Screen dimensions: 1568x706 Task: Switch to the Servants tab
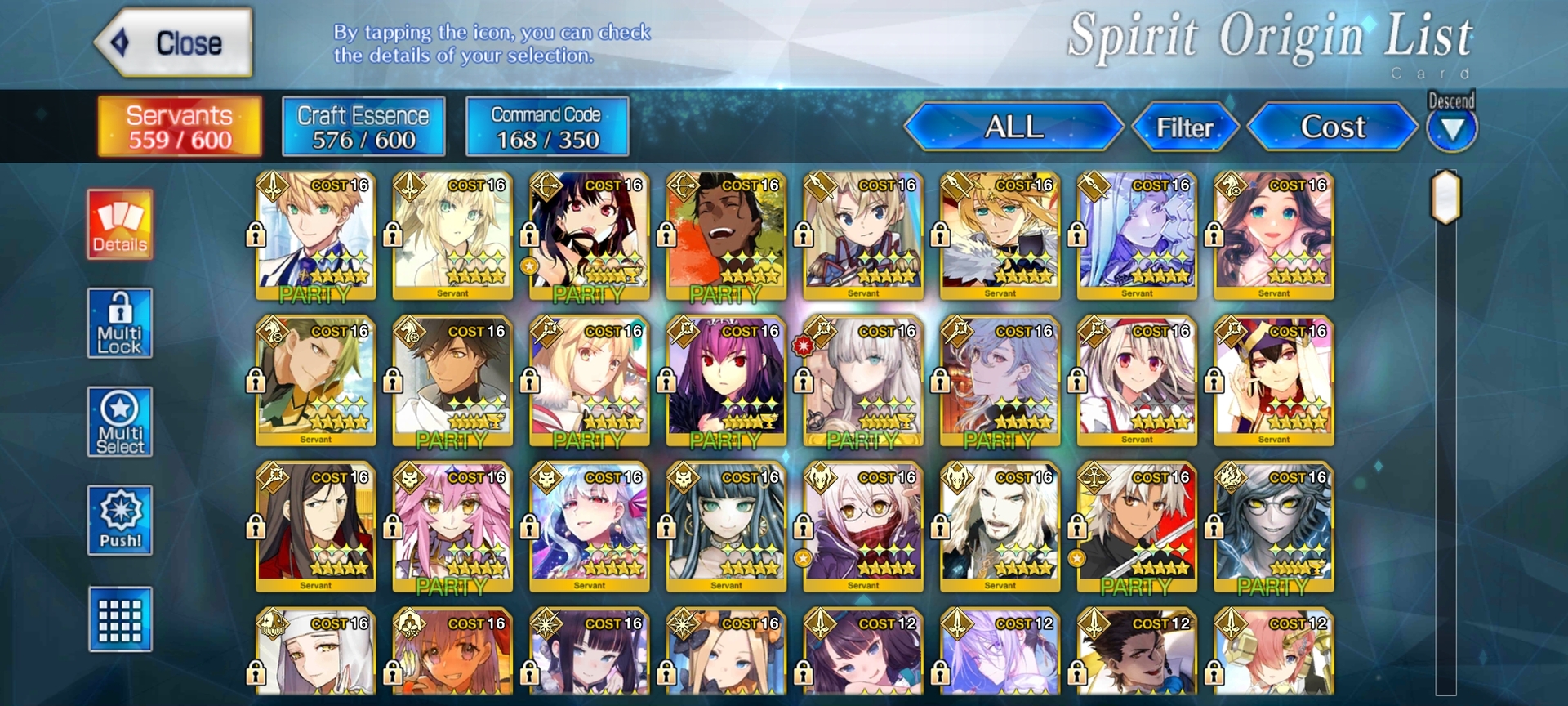click(x=180, y=127)
